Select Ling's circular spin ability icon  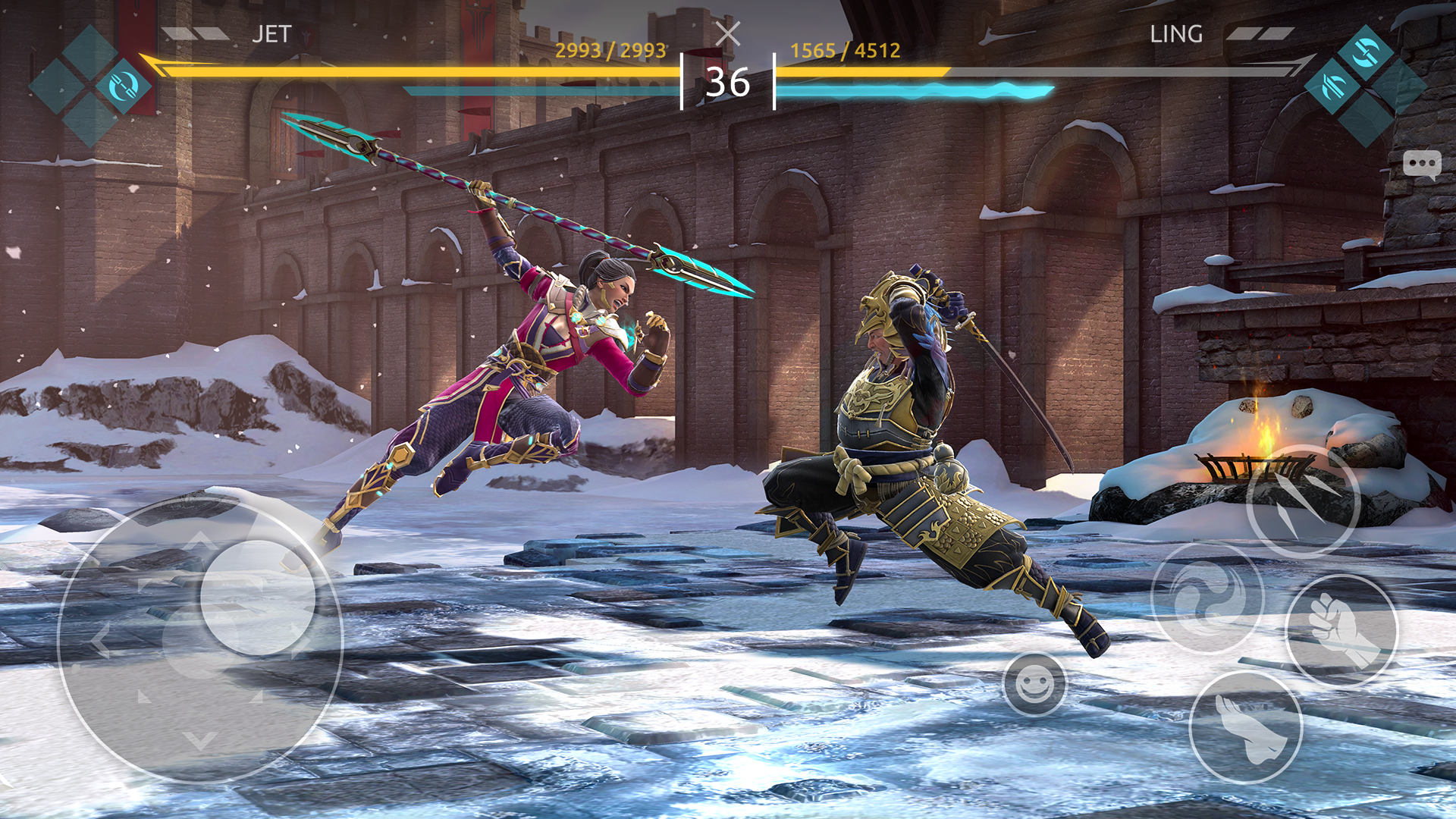(x=1366, y=52)
